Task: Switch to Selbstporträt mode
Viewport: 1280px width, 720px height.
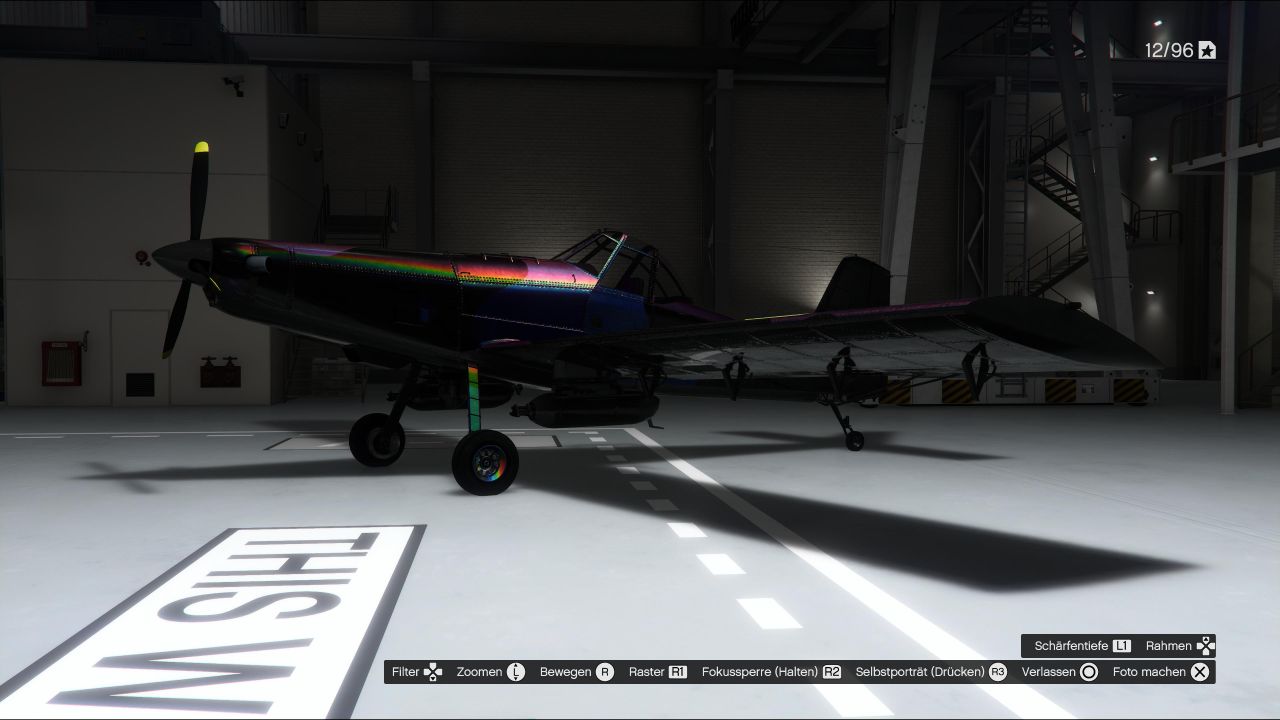Action: (931, 672)
